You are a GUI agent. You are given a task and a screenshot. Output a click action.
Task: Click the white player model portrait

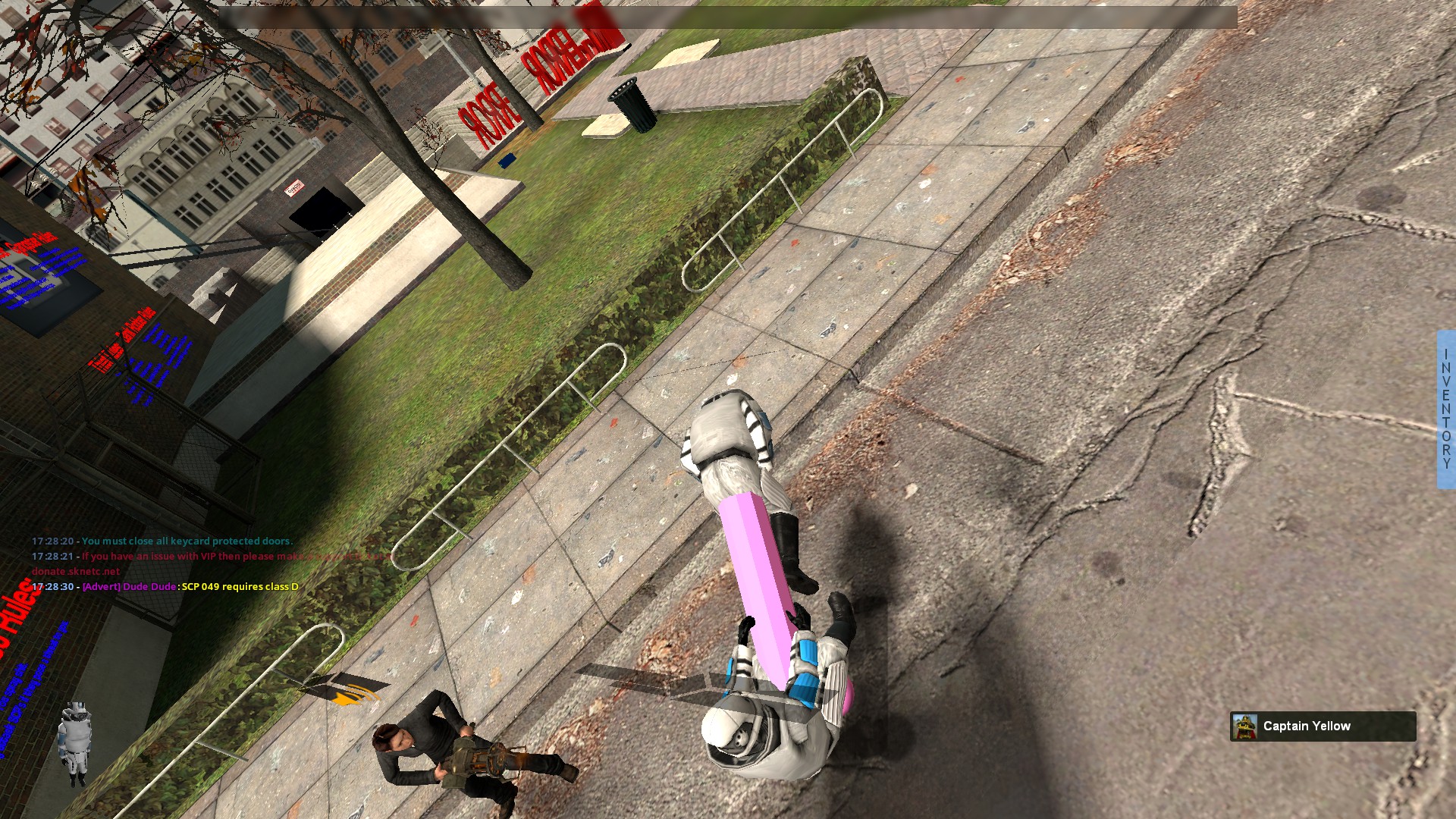pos(75,743)
